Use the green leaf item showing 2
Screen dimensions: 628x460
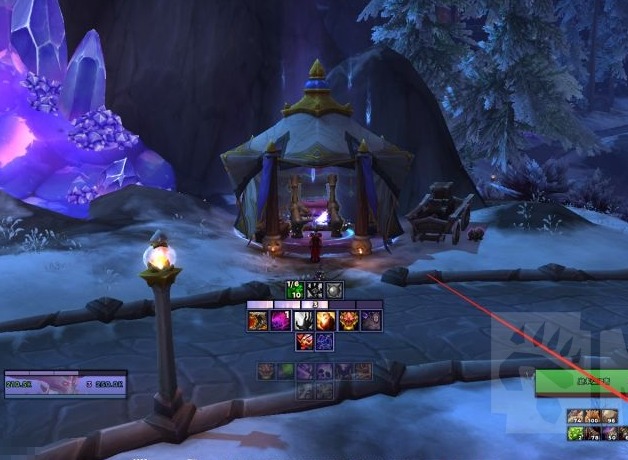[x=575, y=434]
